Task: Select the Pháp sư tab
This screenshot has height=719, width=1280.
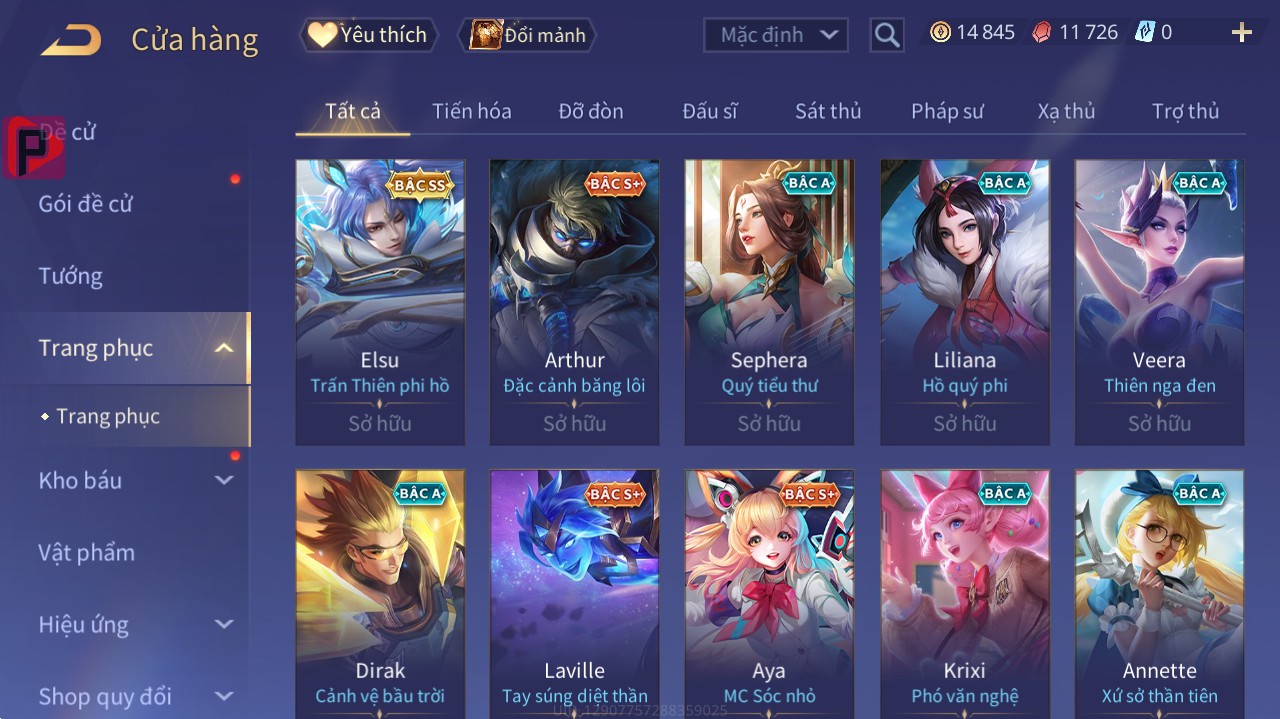Action: pos(947,111)
